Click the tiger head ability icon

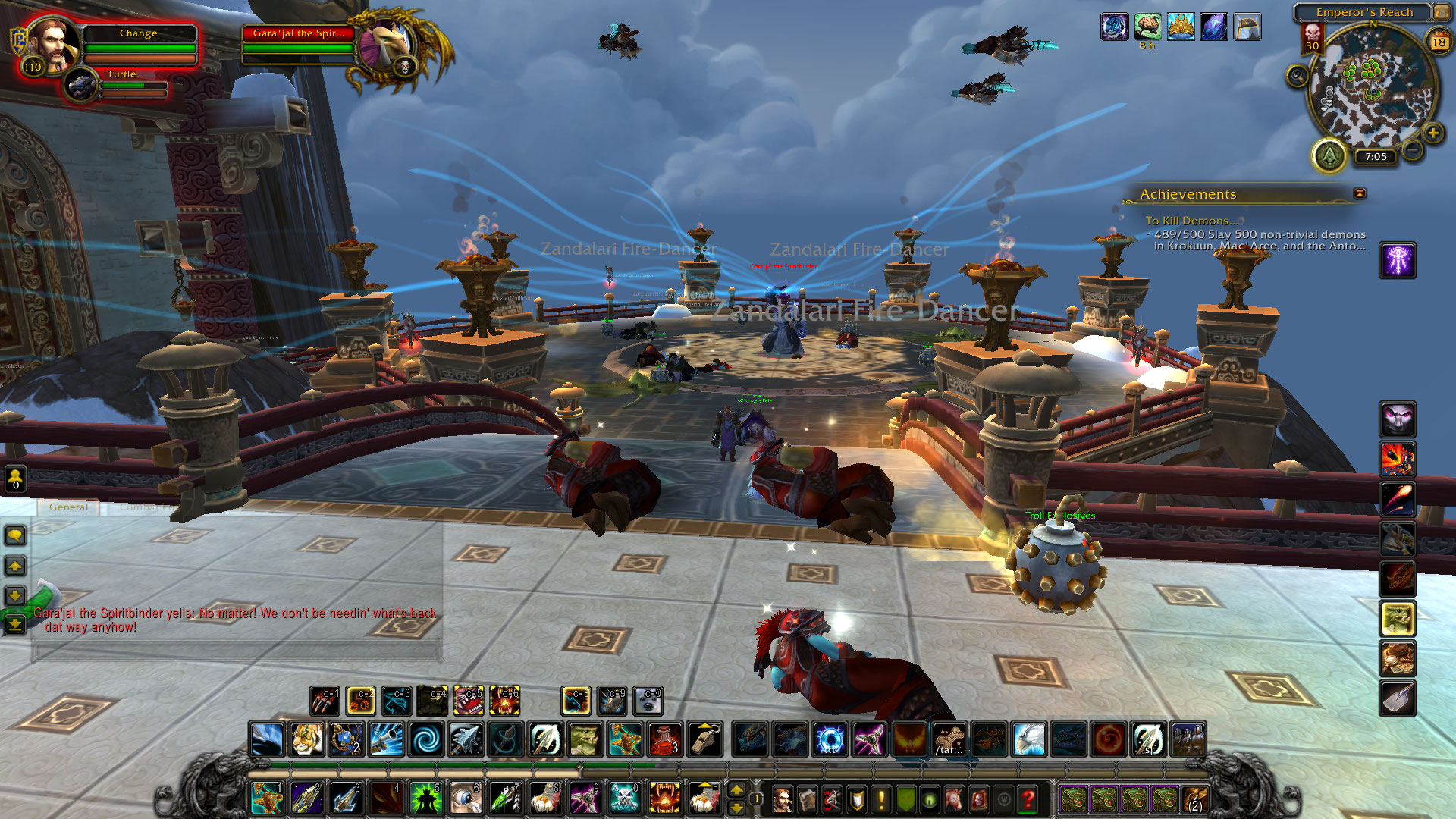point(306,739)
